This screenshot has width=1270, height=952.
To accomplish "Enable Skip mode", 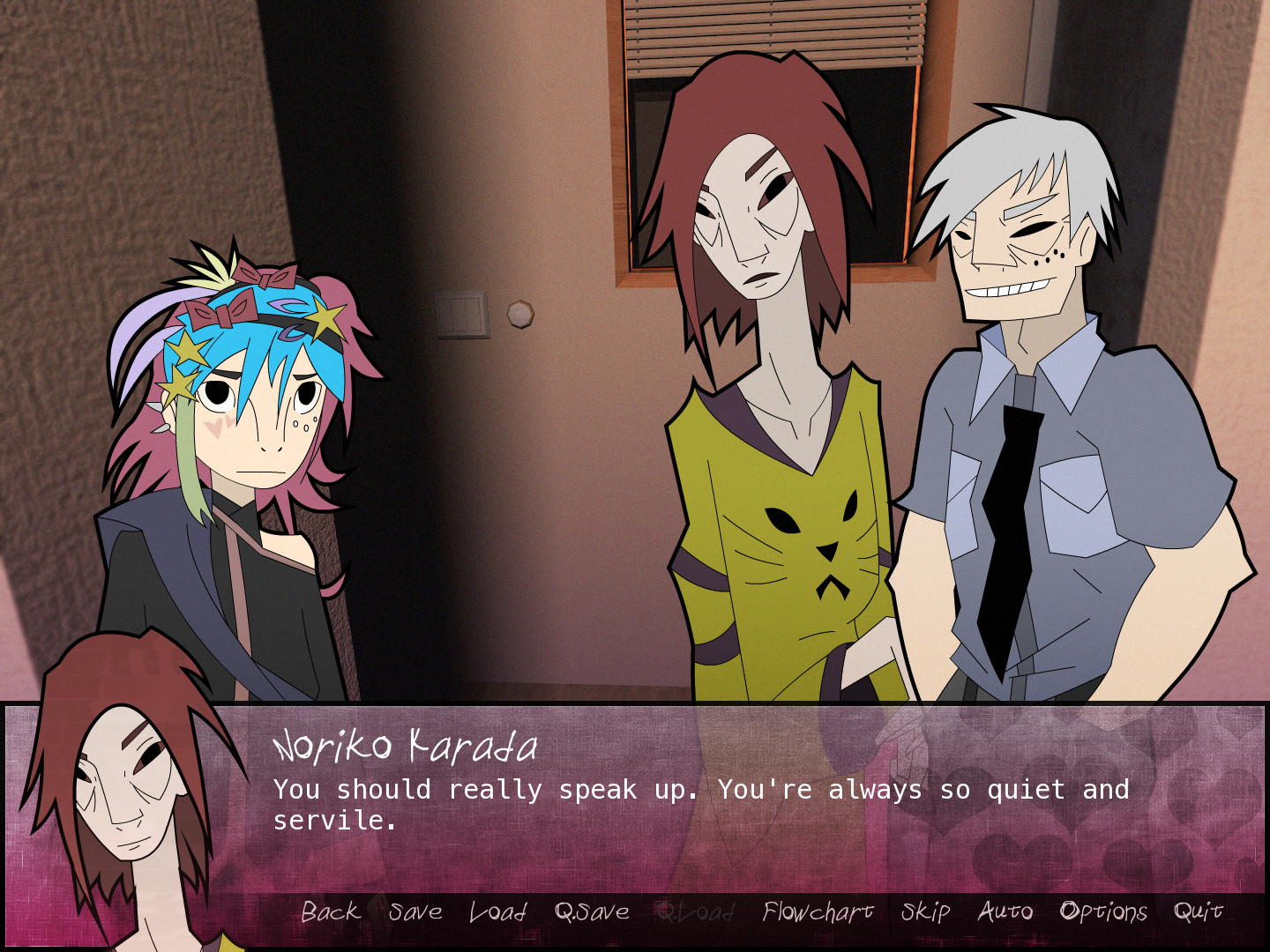I will click(924, 912).
